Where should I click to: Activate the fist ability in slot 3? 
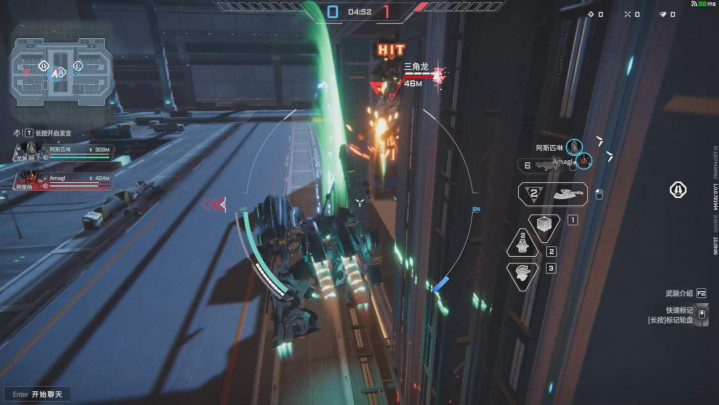(522, 274)
